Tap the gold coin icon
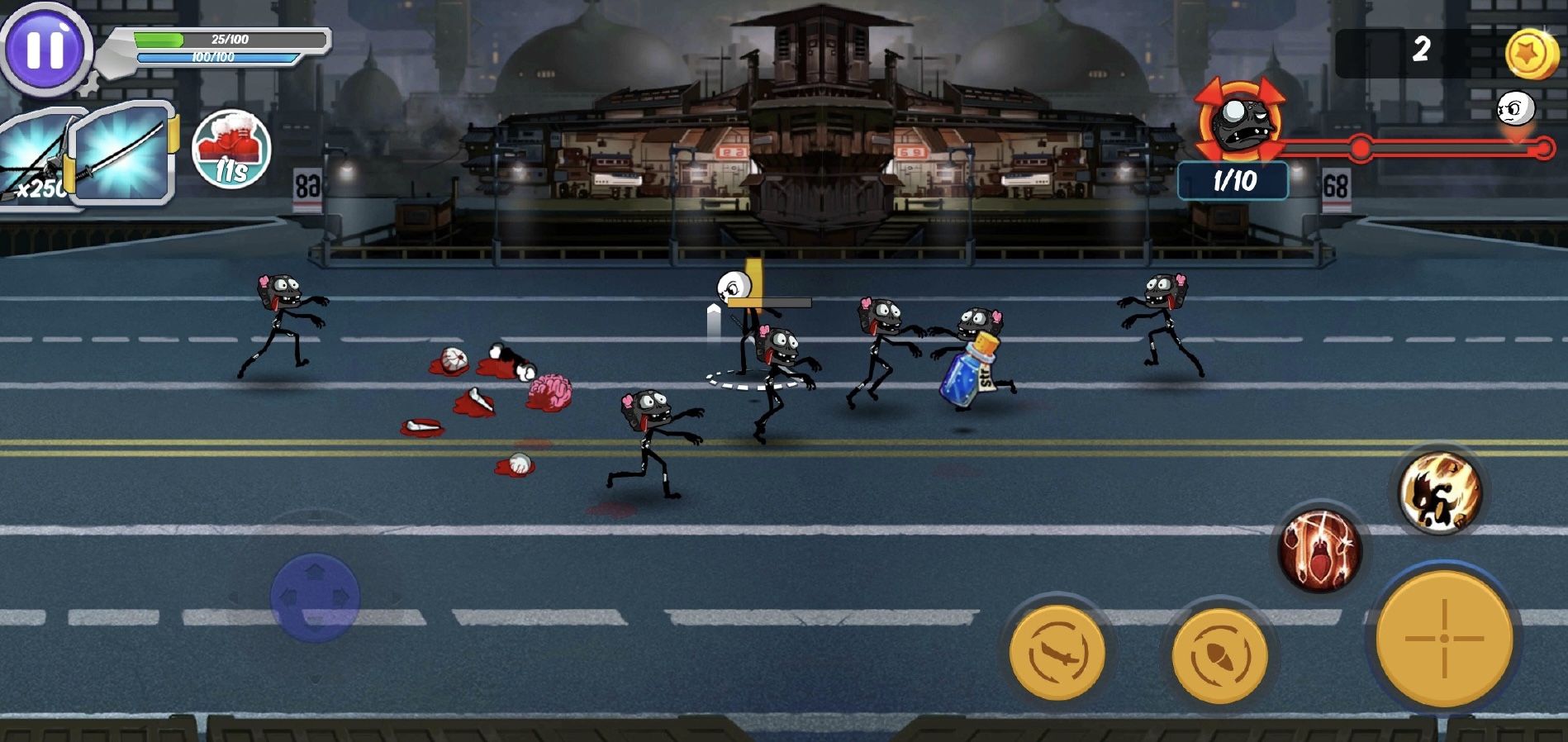This screenshot has height=742, width=1568. (1530, 54)
